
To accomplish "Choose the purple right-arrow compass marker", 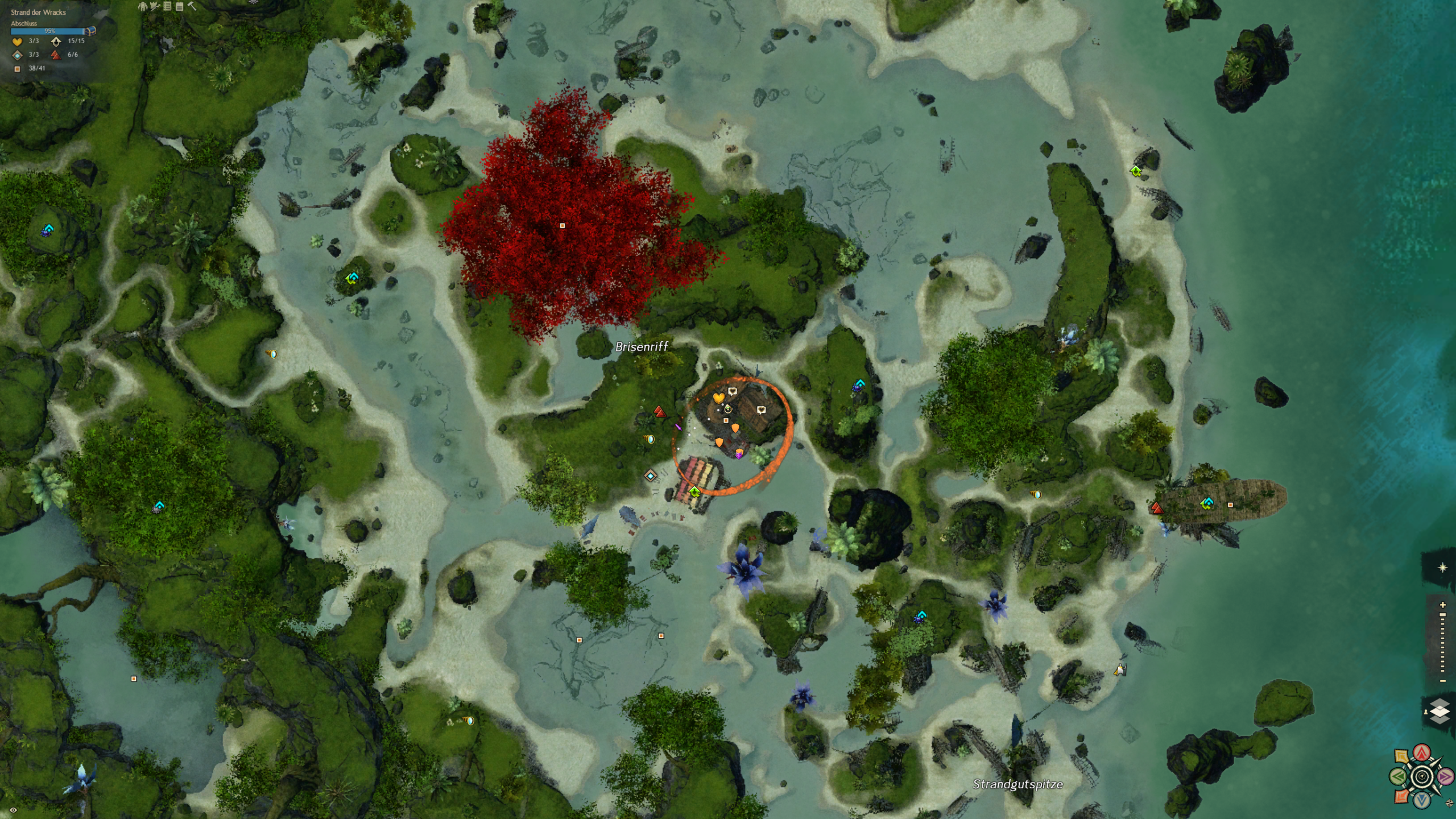I will pos(1445,776).
